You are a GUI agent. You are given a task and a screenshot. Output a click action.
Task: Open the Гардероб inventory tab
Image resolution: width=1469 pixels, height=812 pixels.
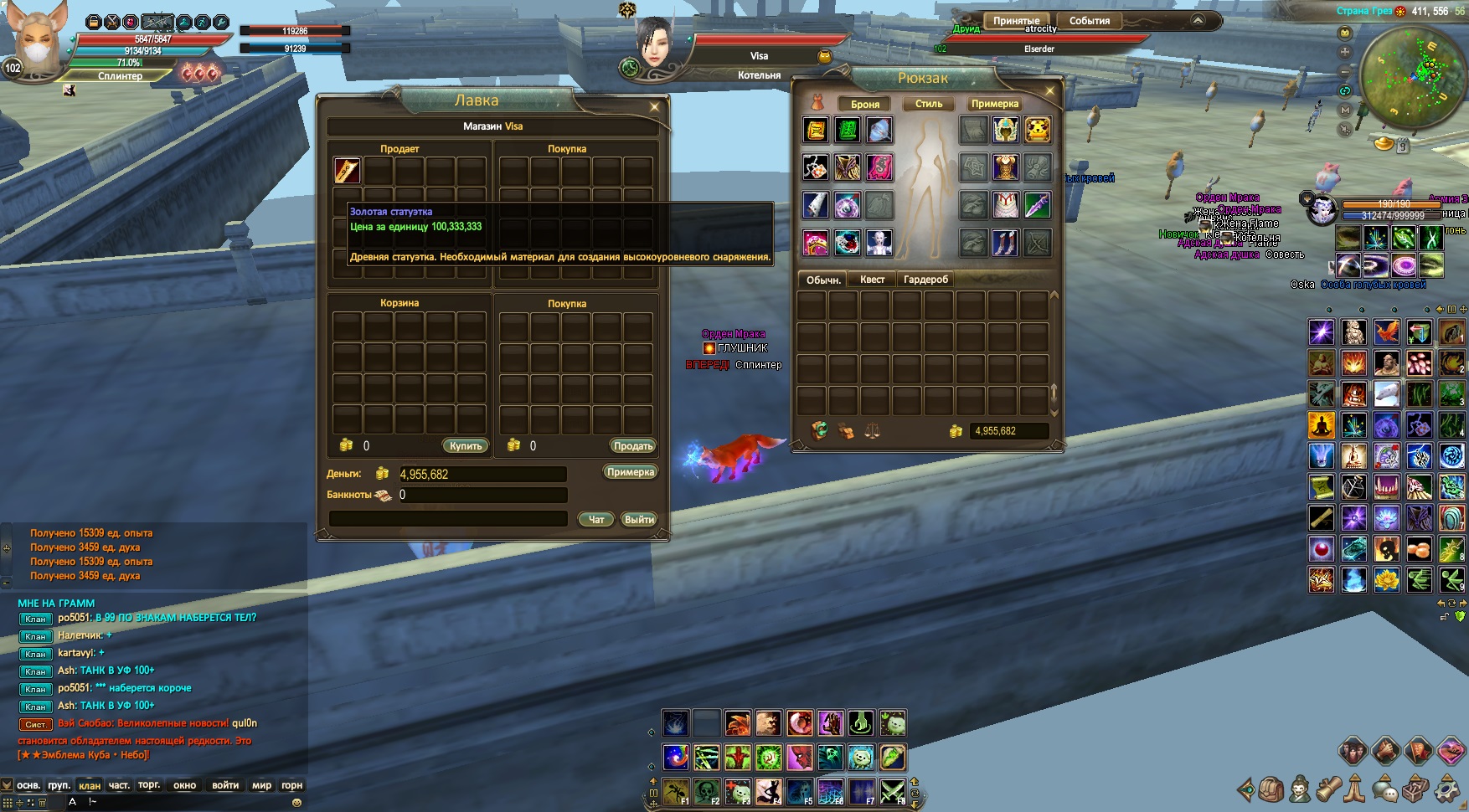925,280
